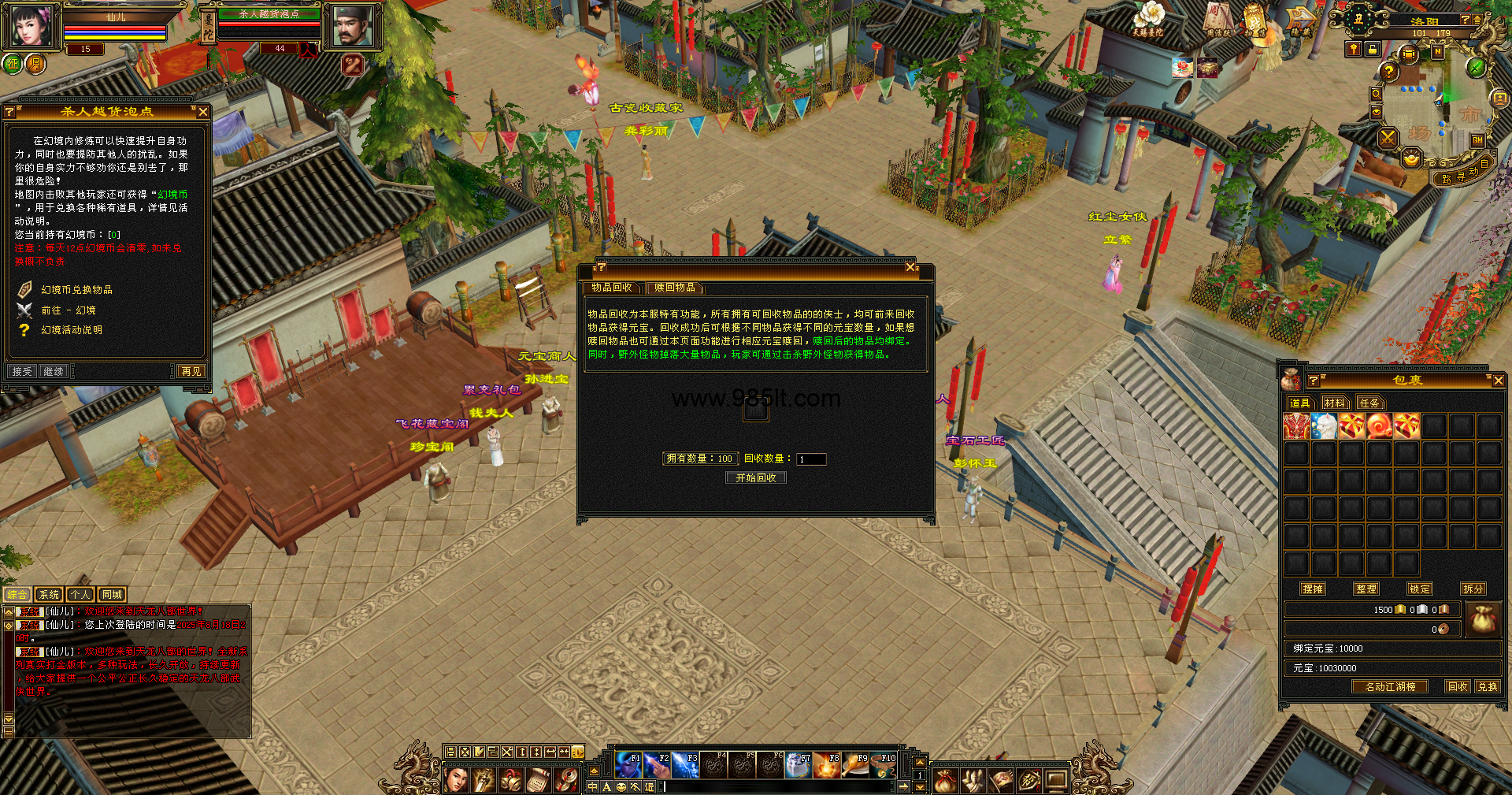Select the 物品回收 tab
The image size is (1512, 795).
pyautogui.click(x=612, y=288)
